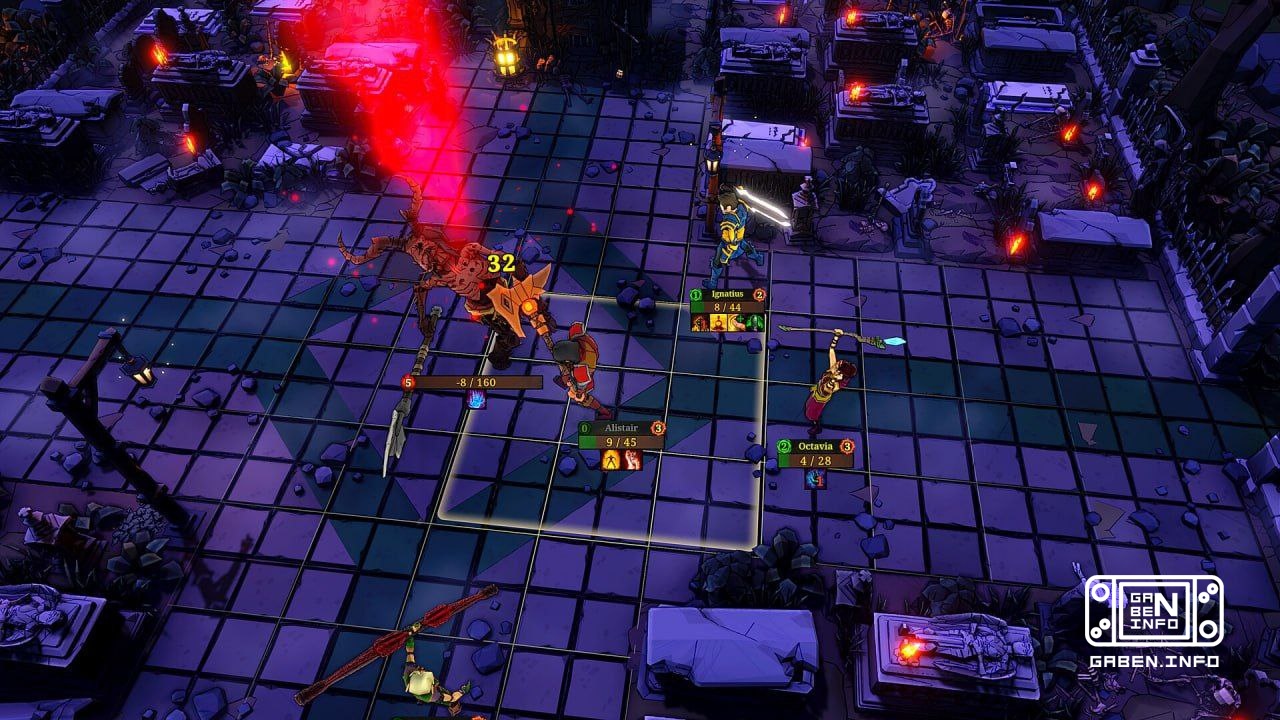Click the orange 3 badge next to Alistair's name

click(656, 427)
